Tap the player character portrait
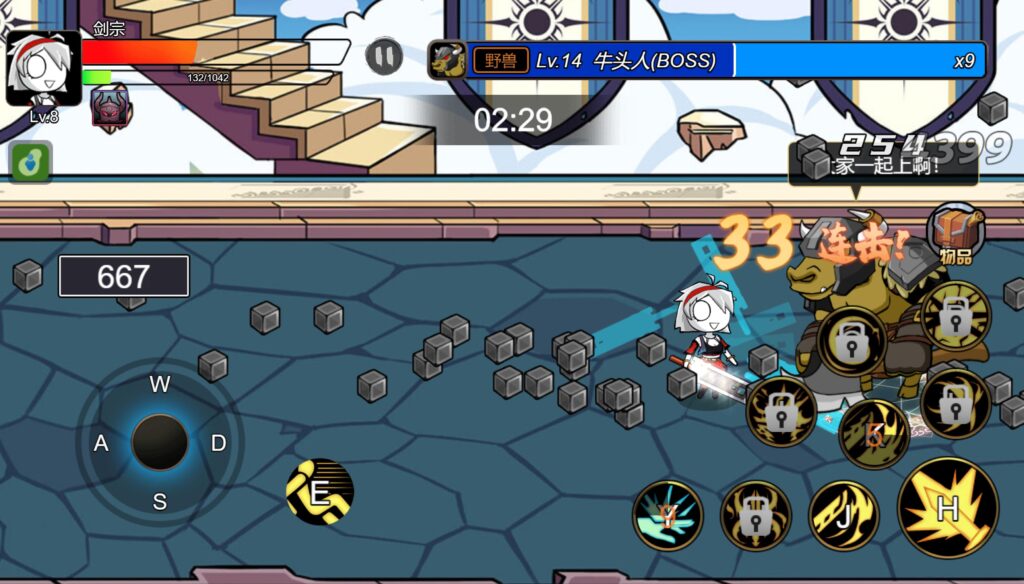 click(x=43, y=68)
